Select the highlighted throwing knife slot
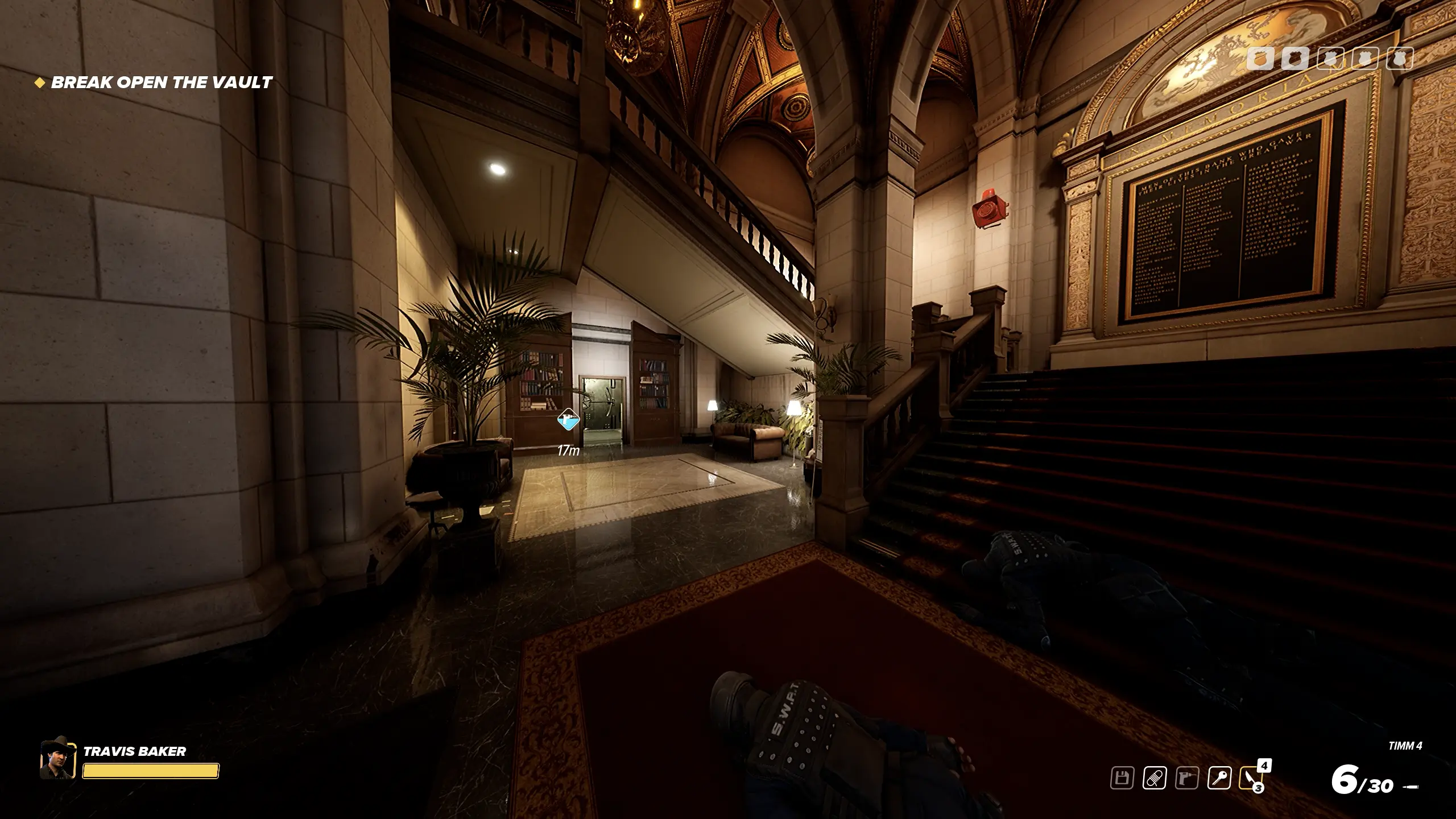 1251,777
